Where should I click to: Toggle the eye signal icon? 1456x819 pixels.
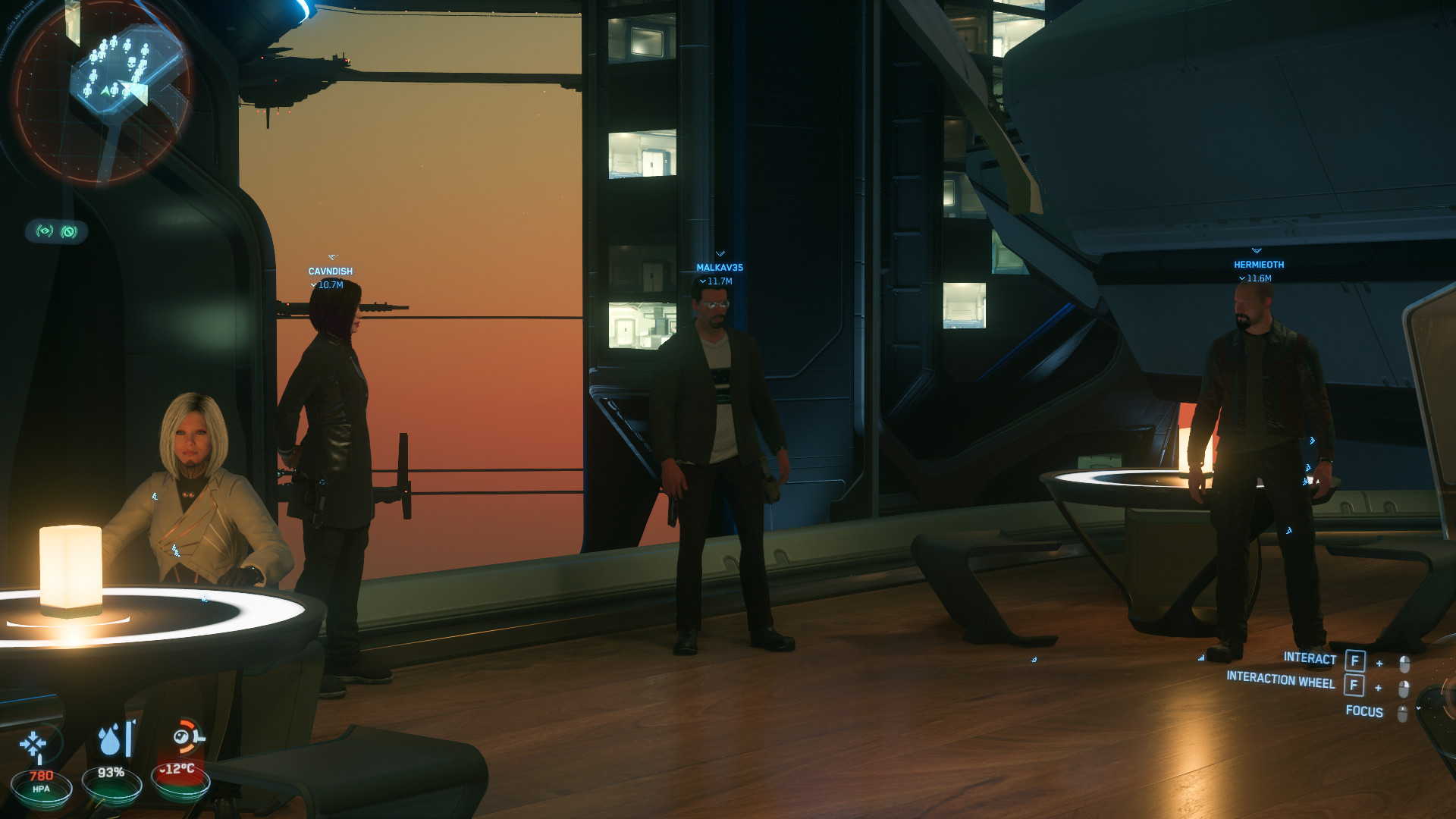pos(45,231)
